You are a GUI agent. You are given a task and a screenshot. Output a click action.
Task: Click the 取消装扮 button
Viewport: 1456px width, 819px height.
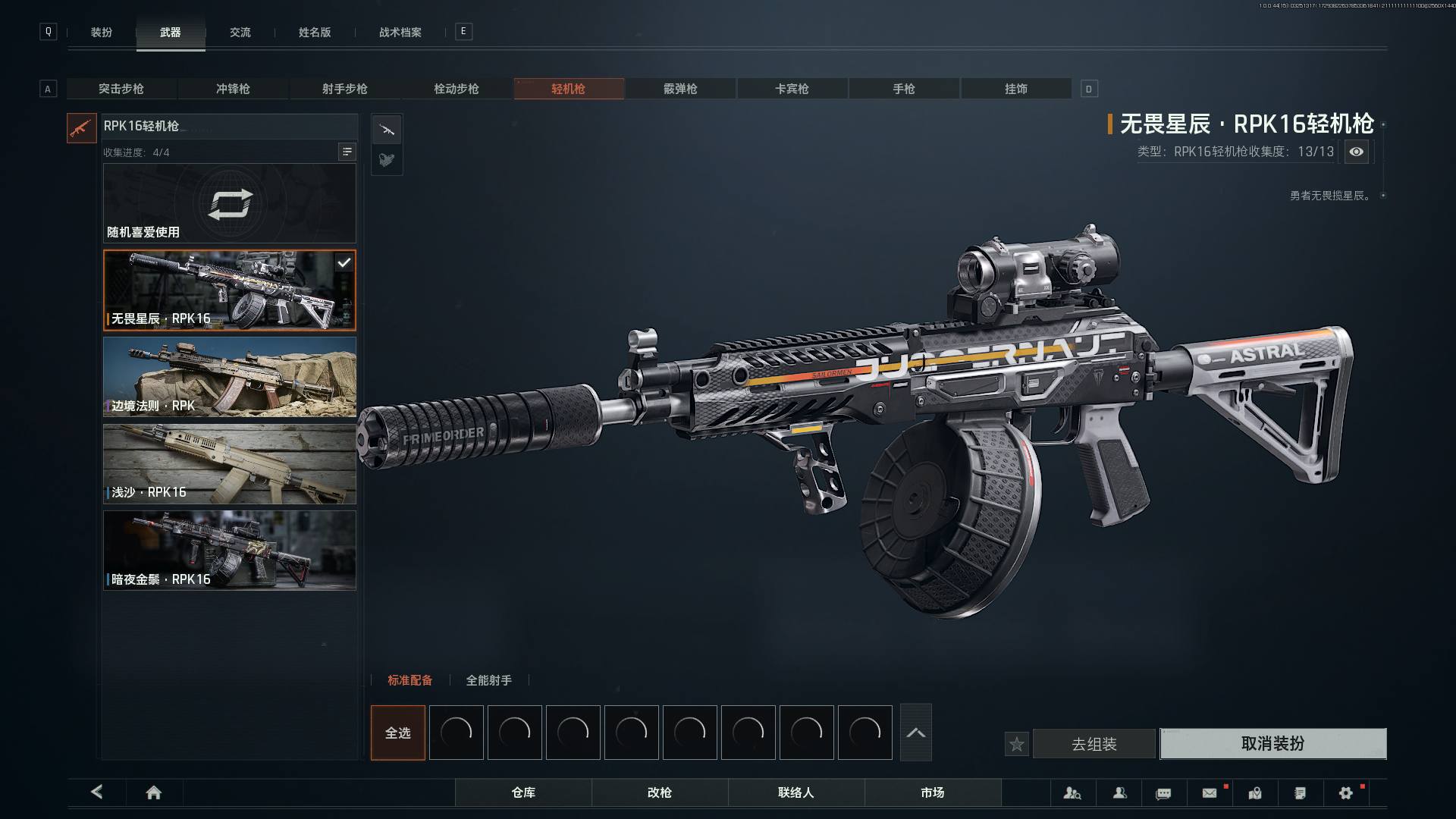1272,744
